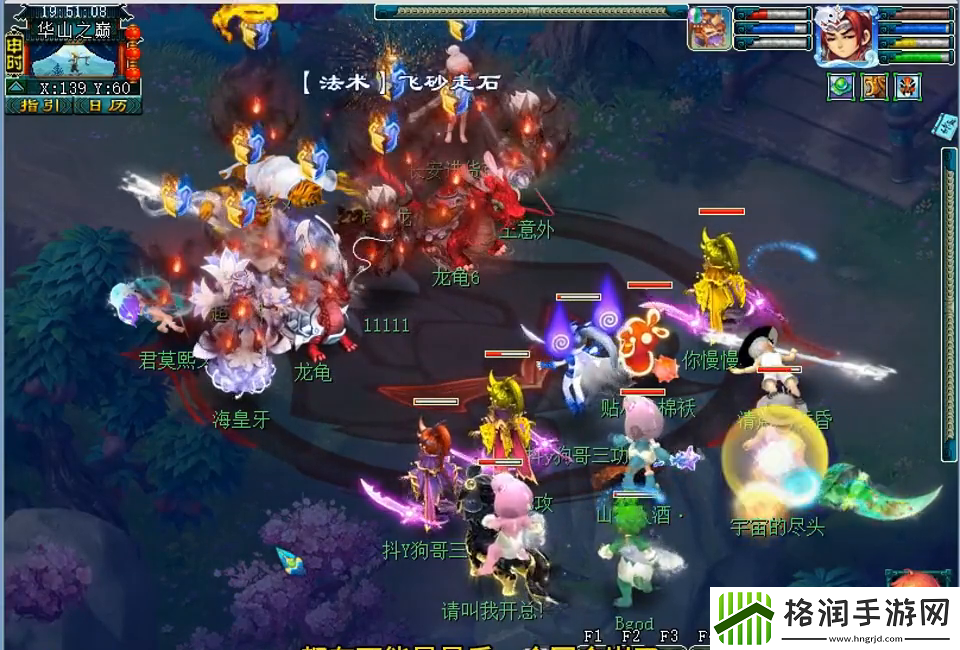
Task: Click the green orb buff icon
Action: [x=840, y=87]
